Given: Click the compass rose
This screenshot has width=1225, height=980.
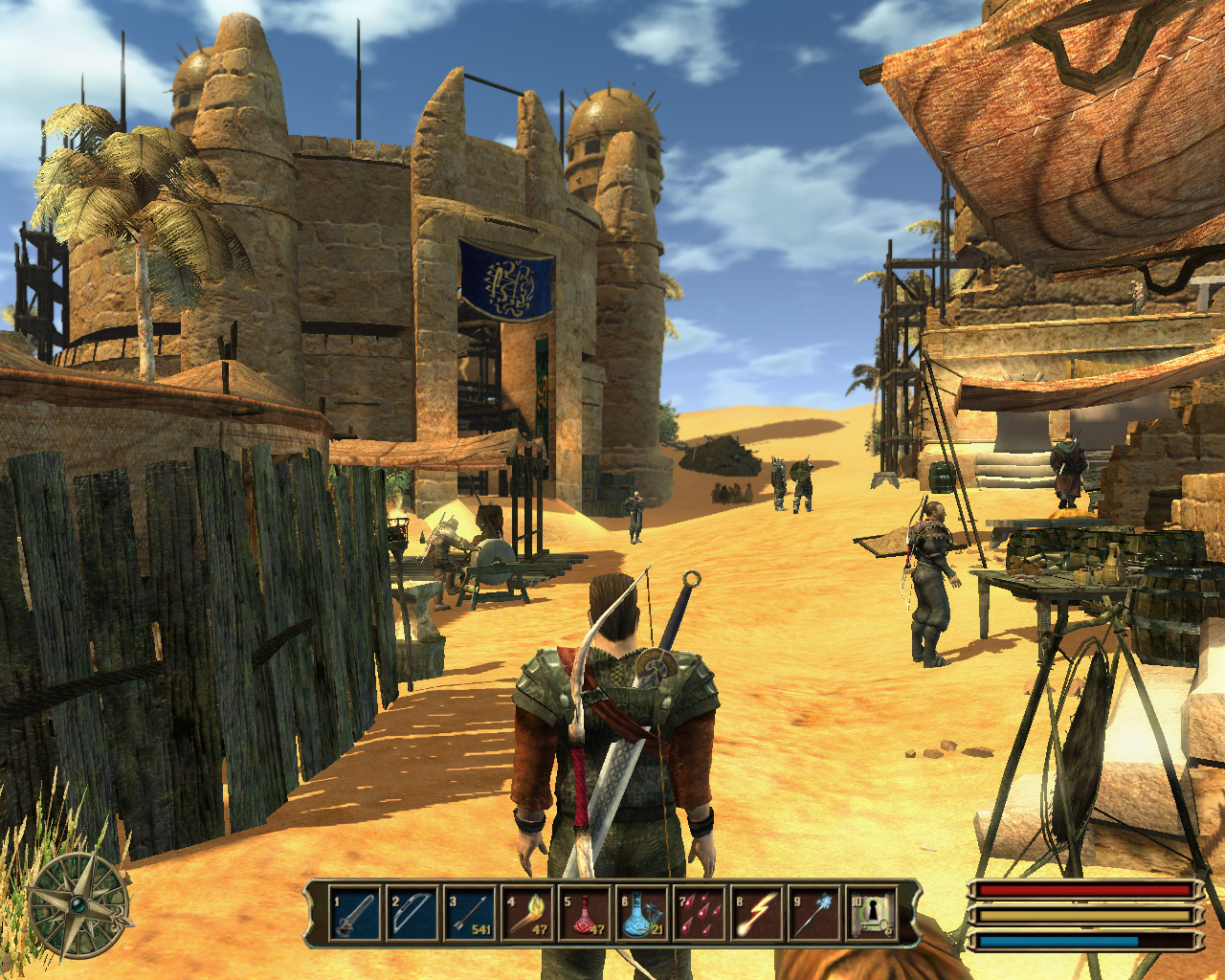Looking at the screenshot, I should pos(78,904).
